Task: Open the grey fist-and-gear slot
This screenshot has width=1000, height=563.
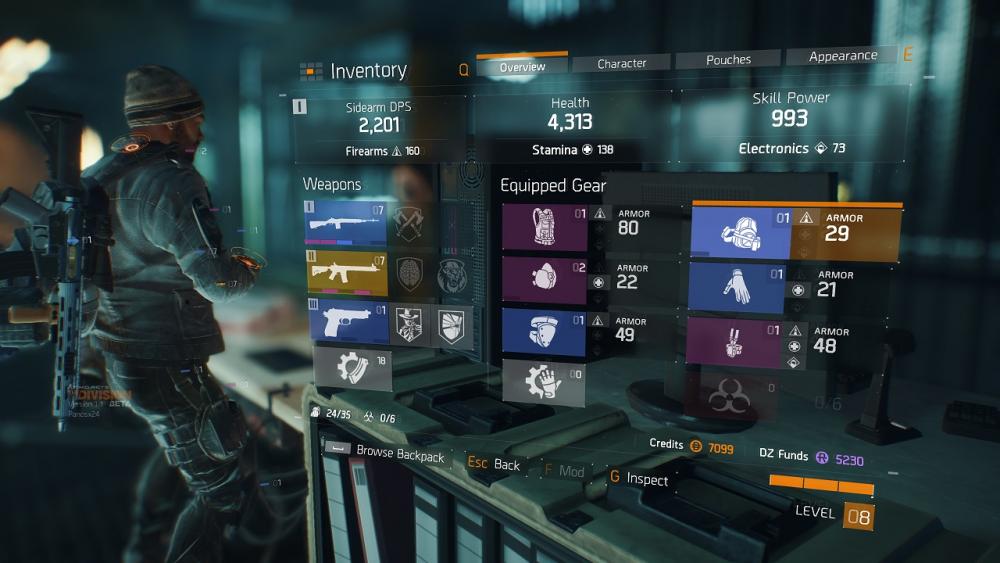Action: coord(545,383)
